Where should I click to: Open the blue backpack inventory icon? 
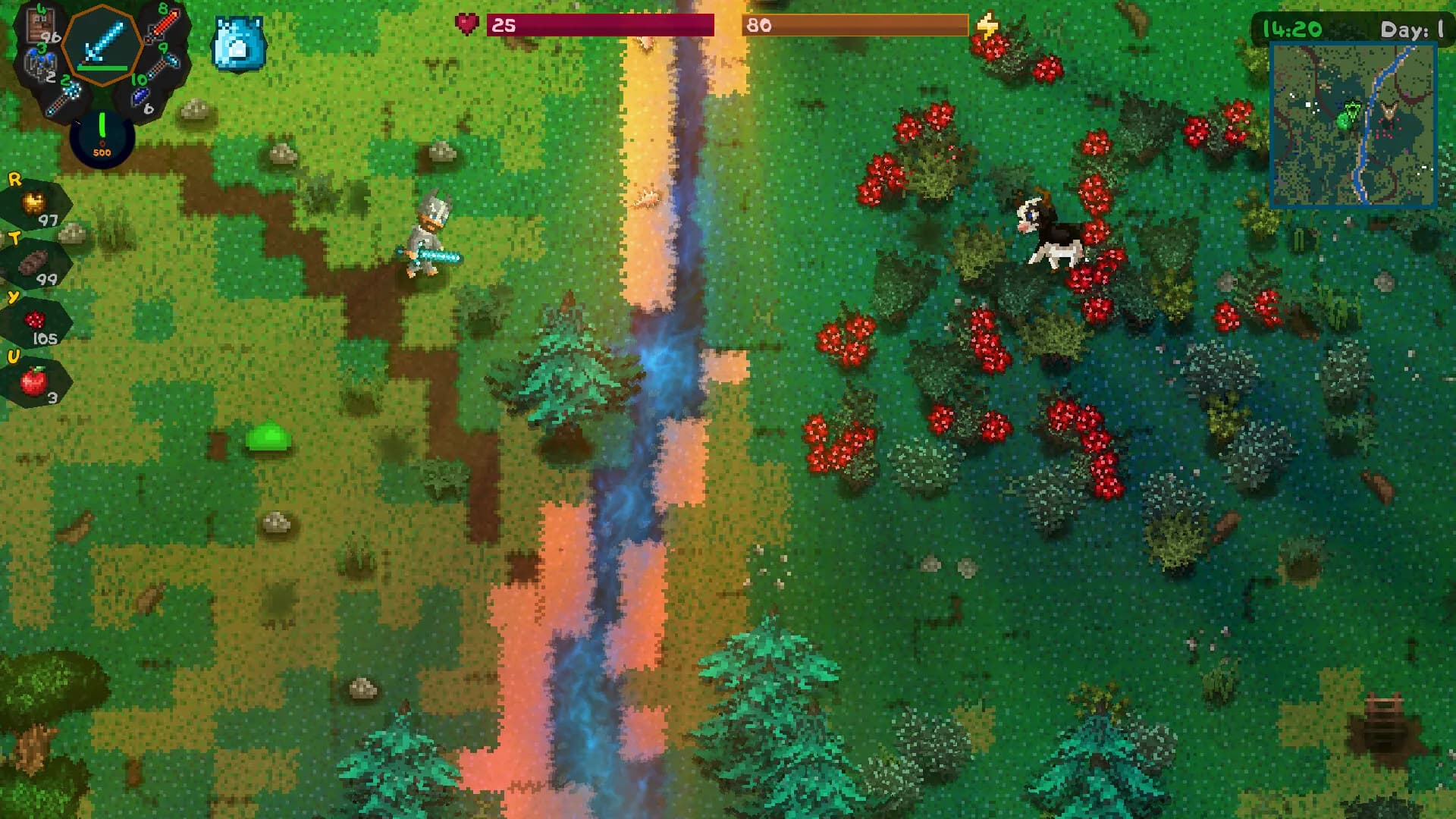(x=239, y=45)
